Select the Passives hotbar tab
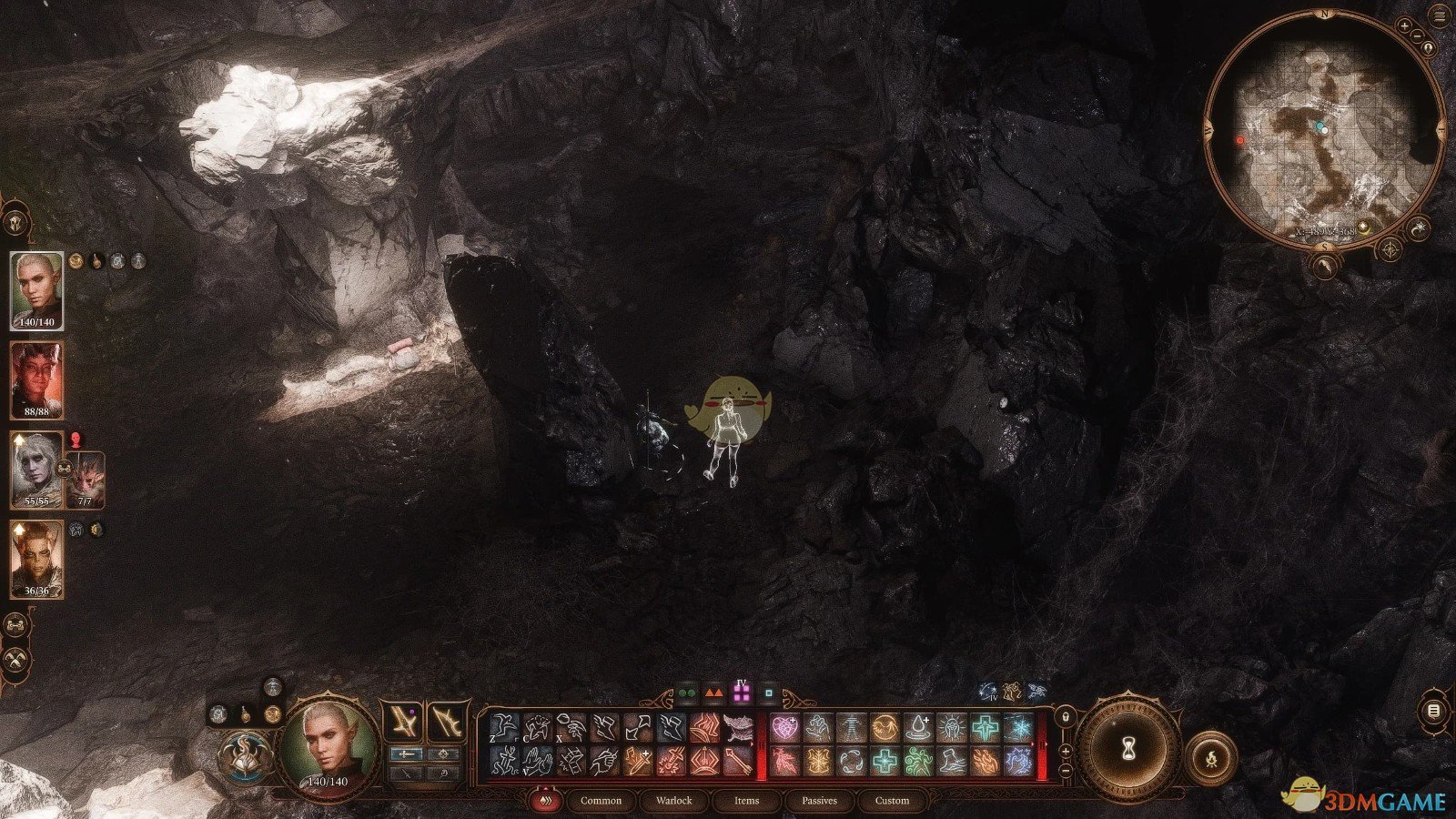This screenshot has height=819, width=1456. [x=819, y=801]
